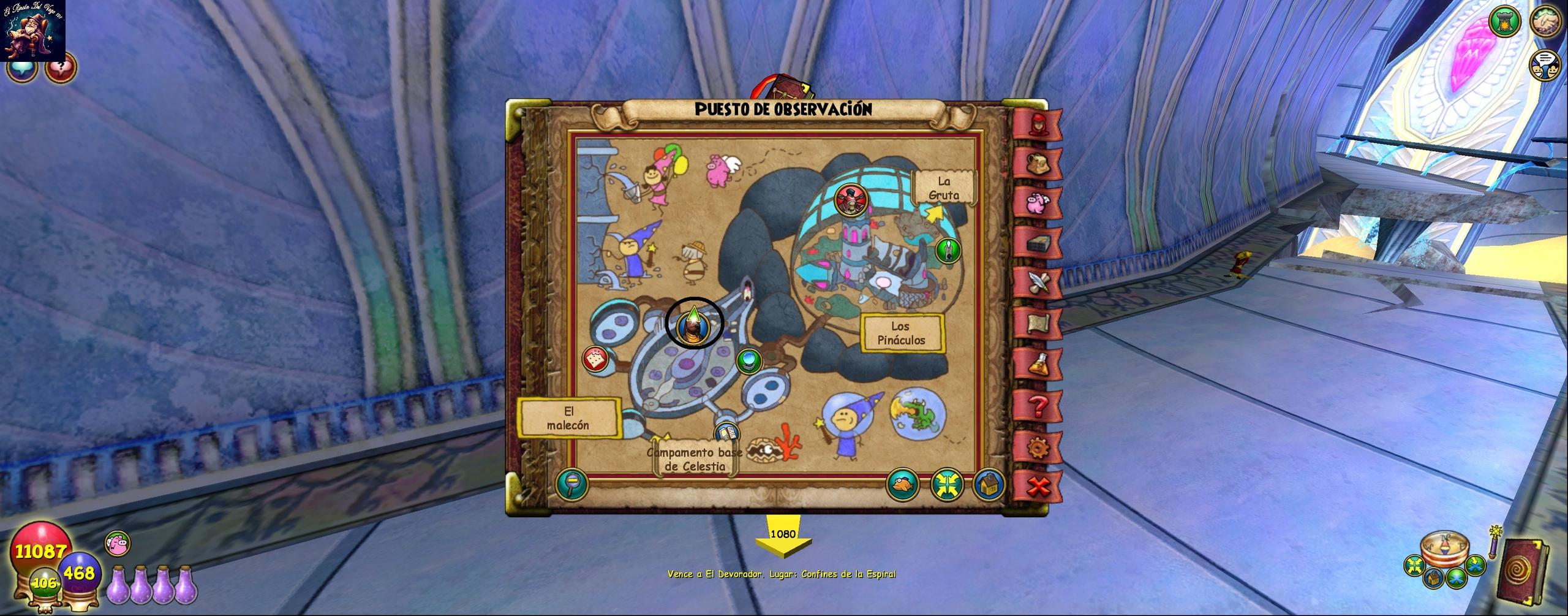Zoom out the map with magnifying glass
1568x616 pixels.
point(572,484)
